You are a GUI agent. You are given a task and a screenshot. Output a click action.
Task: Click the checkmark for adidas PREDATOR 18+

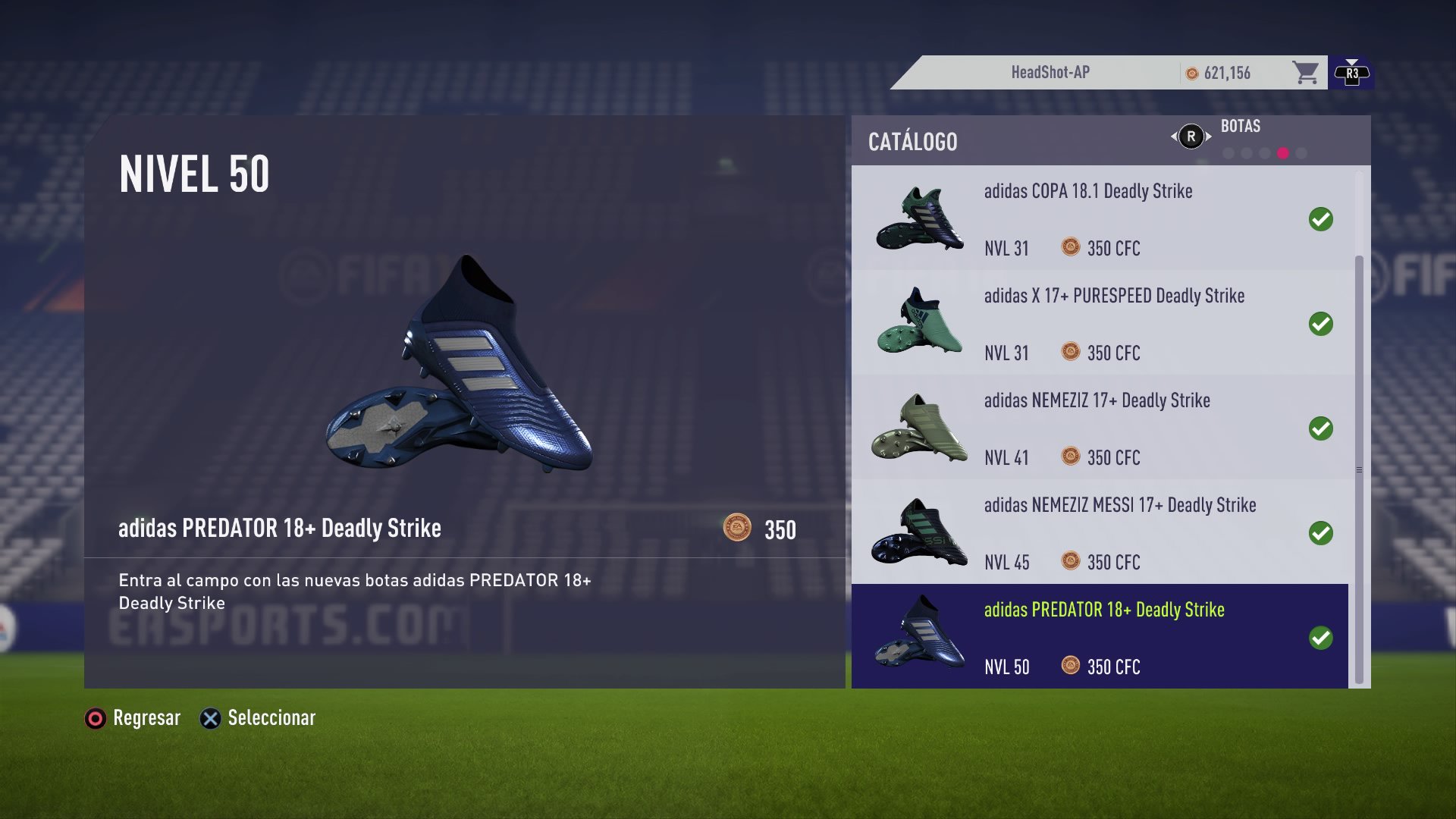click(x=1322, y=637)
